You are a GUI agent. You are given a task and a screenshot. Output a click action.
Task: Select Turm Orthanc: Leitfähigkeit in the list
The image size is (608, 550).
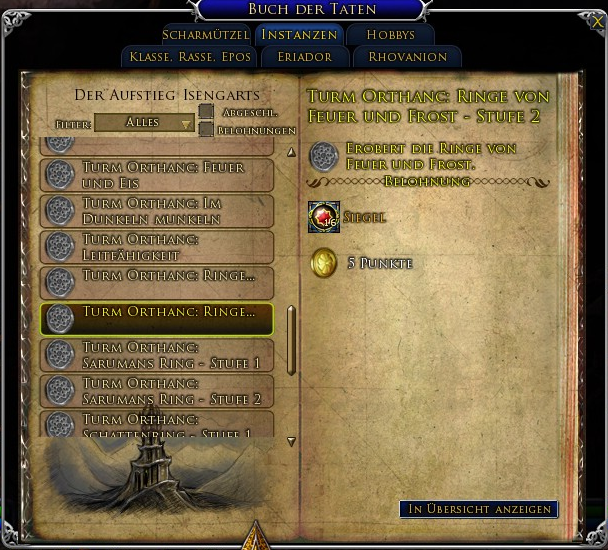[157, 246]
